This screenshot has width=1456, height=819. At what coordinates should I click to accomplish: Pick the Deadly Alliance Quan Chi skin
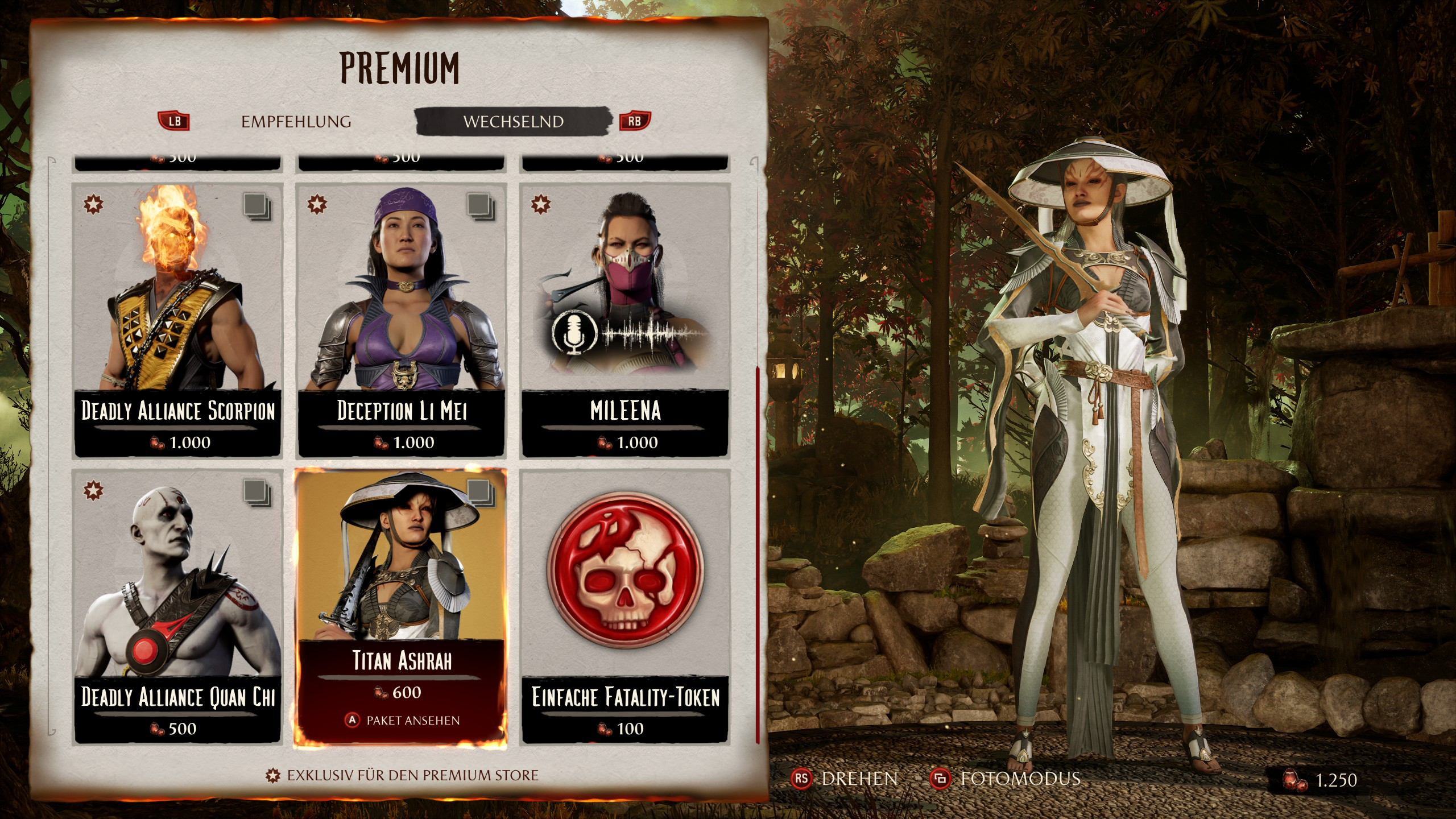pyautogui.click(x=177, y=606)
